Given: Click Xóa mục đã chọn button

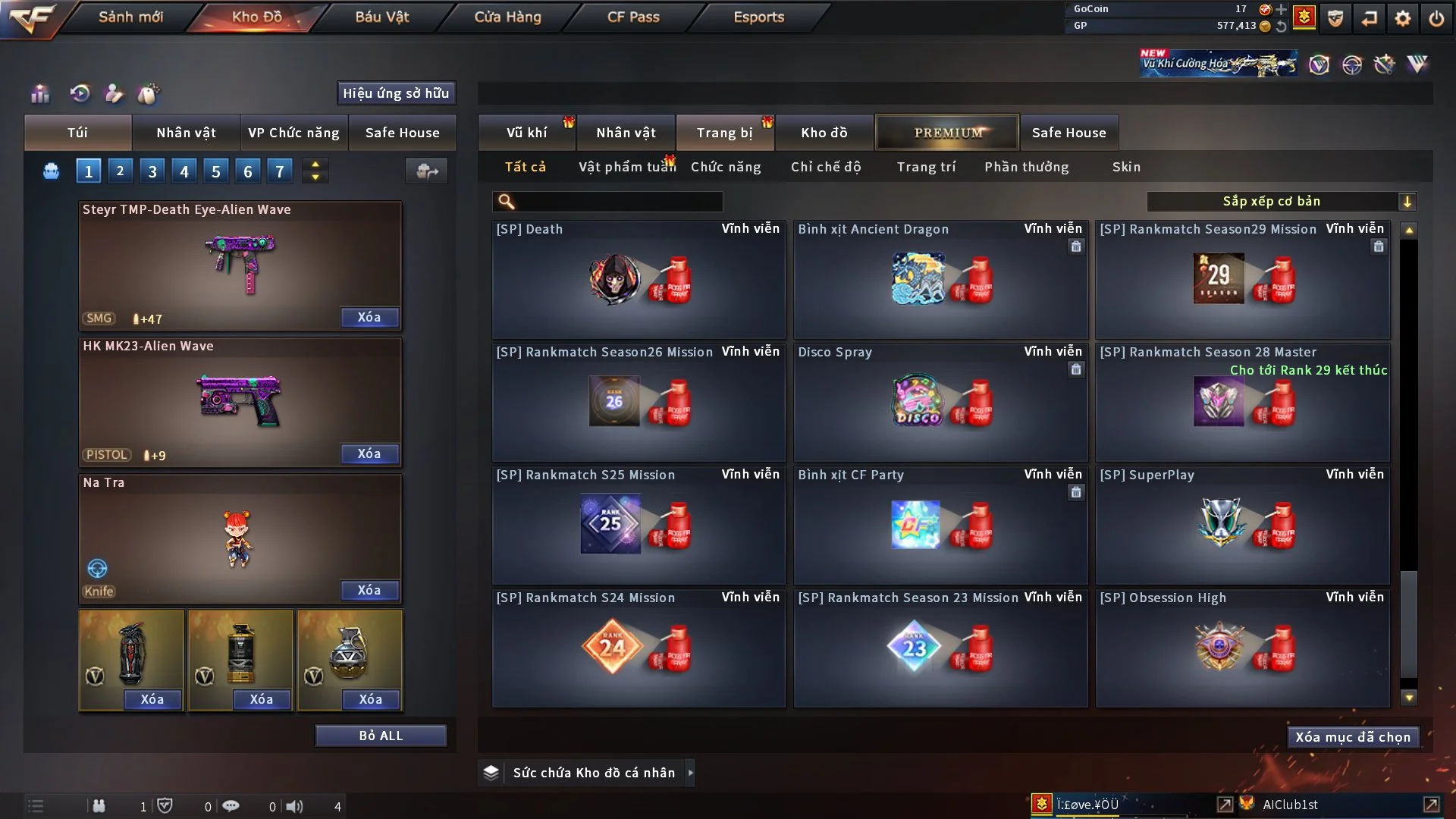Looking at the screenshot, I should (x=1353, y=737).
